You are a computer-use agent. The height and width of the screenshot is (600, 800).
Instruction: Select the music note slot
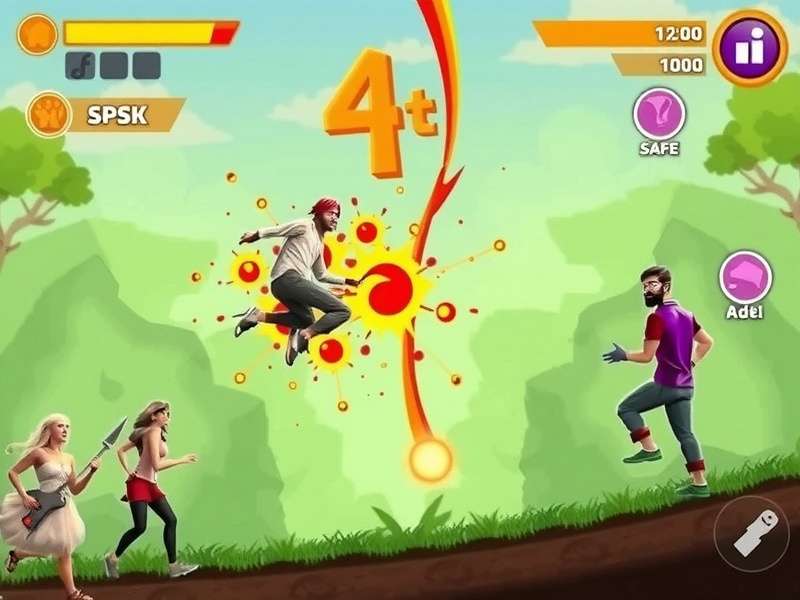[x=80, y=66]
